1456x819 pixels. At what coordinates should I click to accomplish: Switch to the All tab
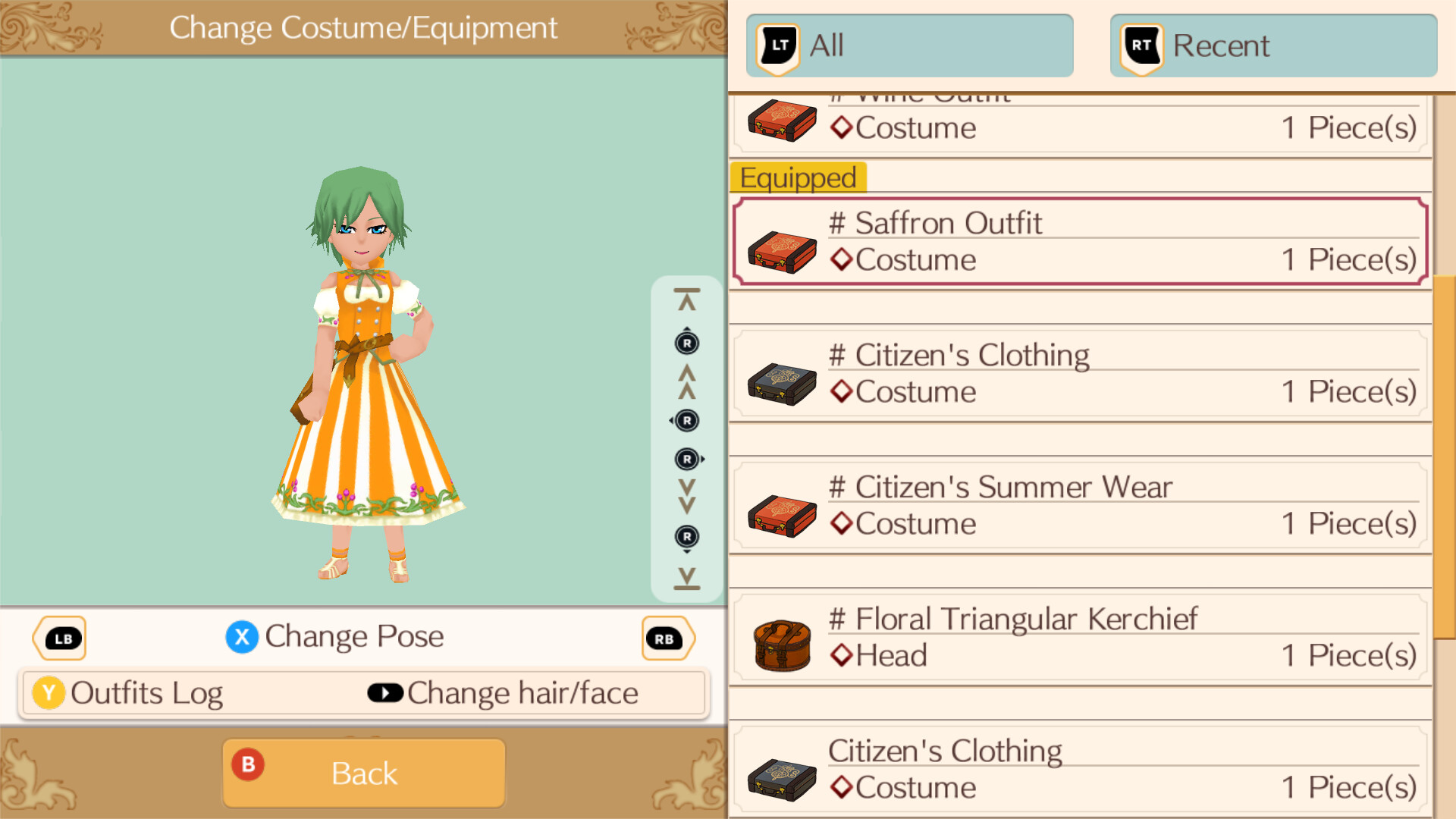pos(908,45)
